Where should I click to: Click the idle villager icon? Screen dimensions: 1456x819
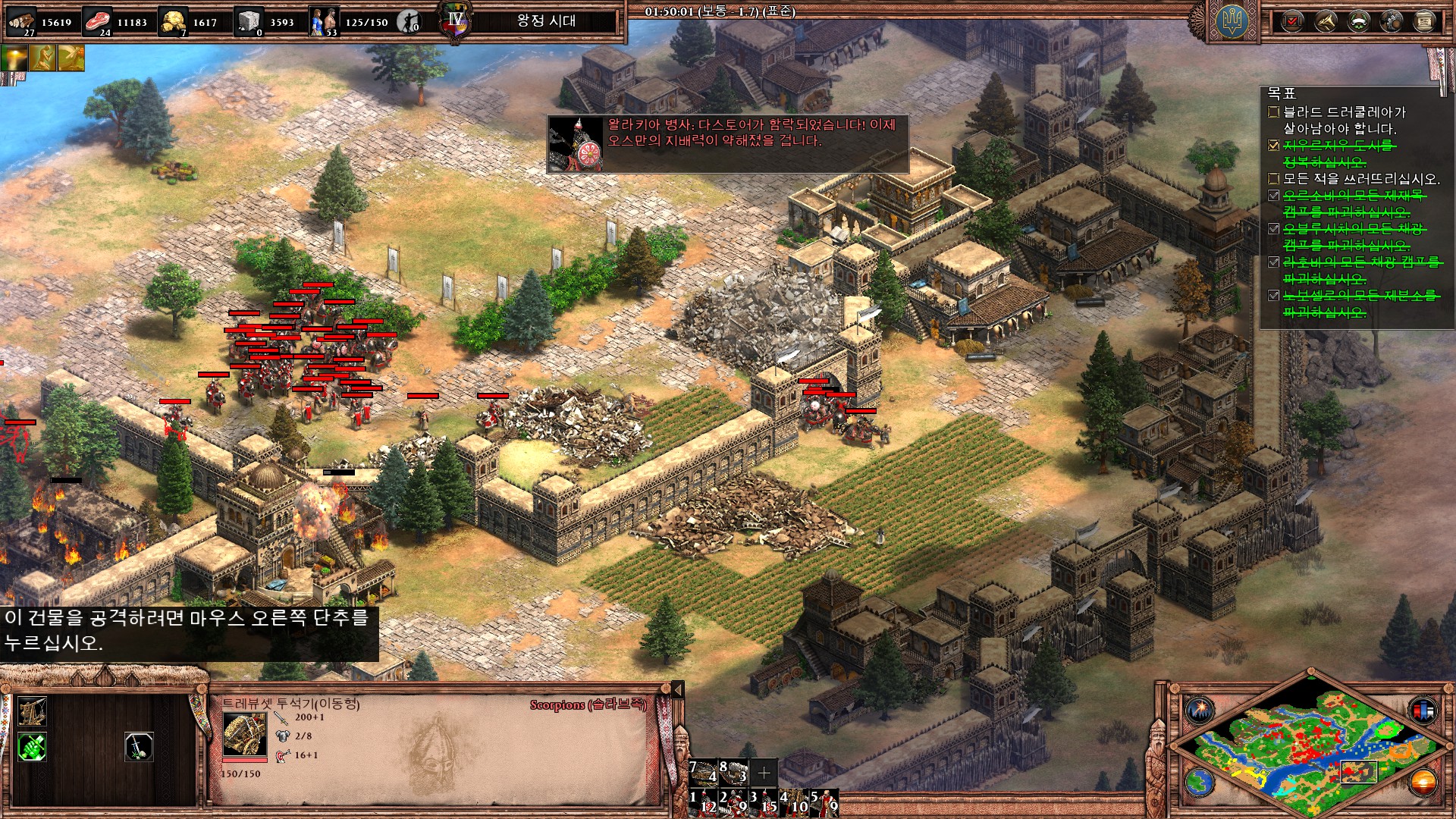pyautogui.click(x=409, y=22)
